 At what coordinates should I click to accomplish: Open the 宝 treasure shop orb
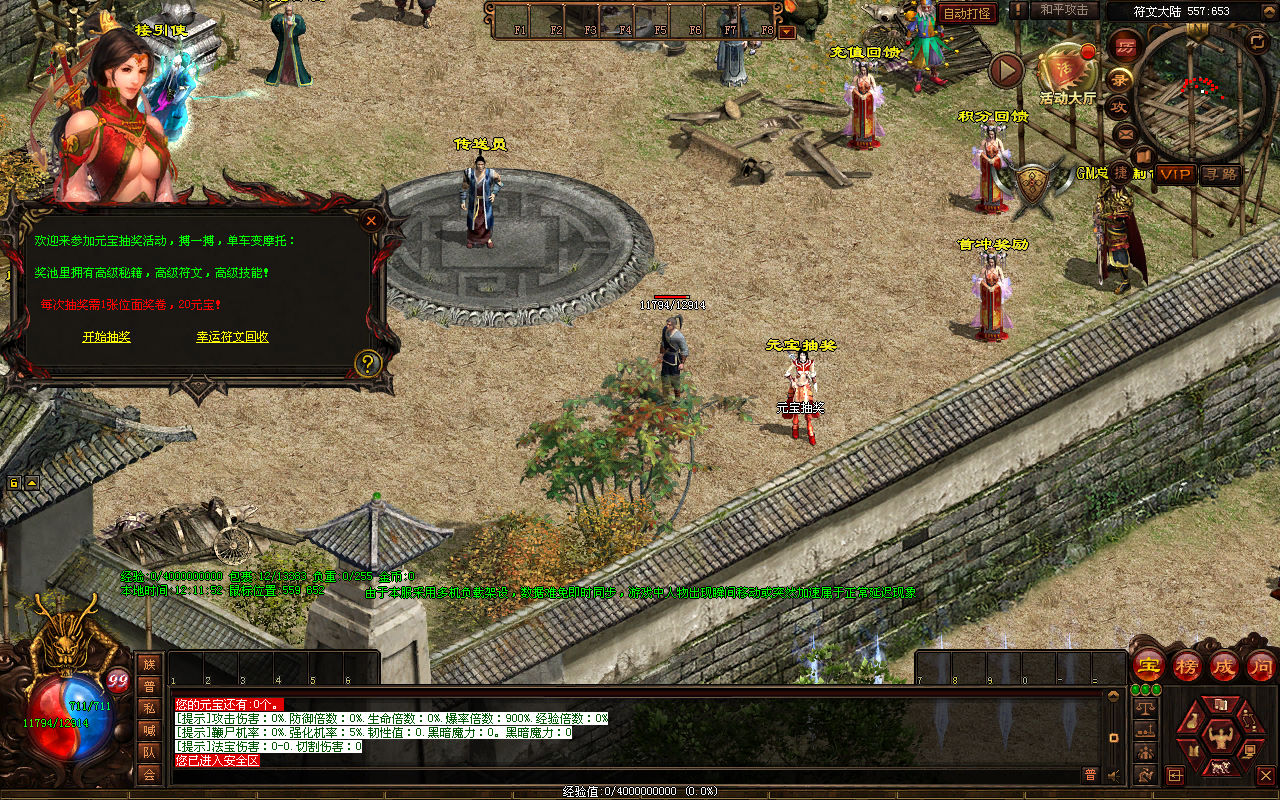tap(1150, 665)
